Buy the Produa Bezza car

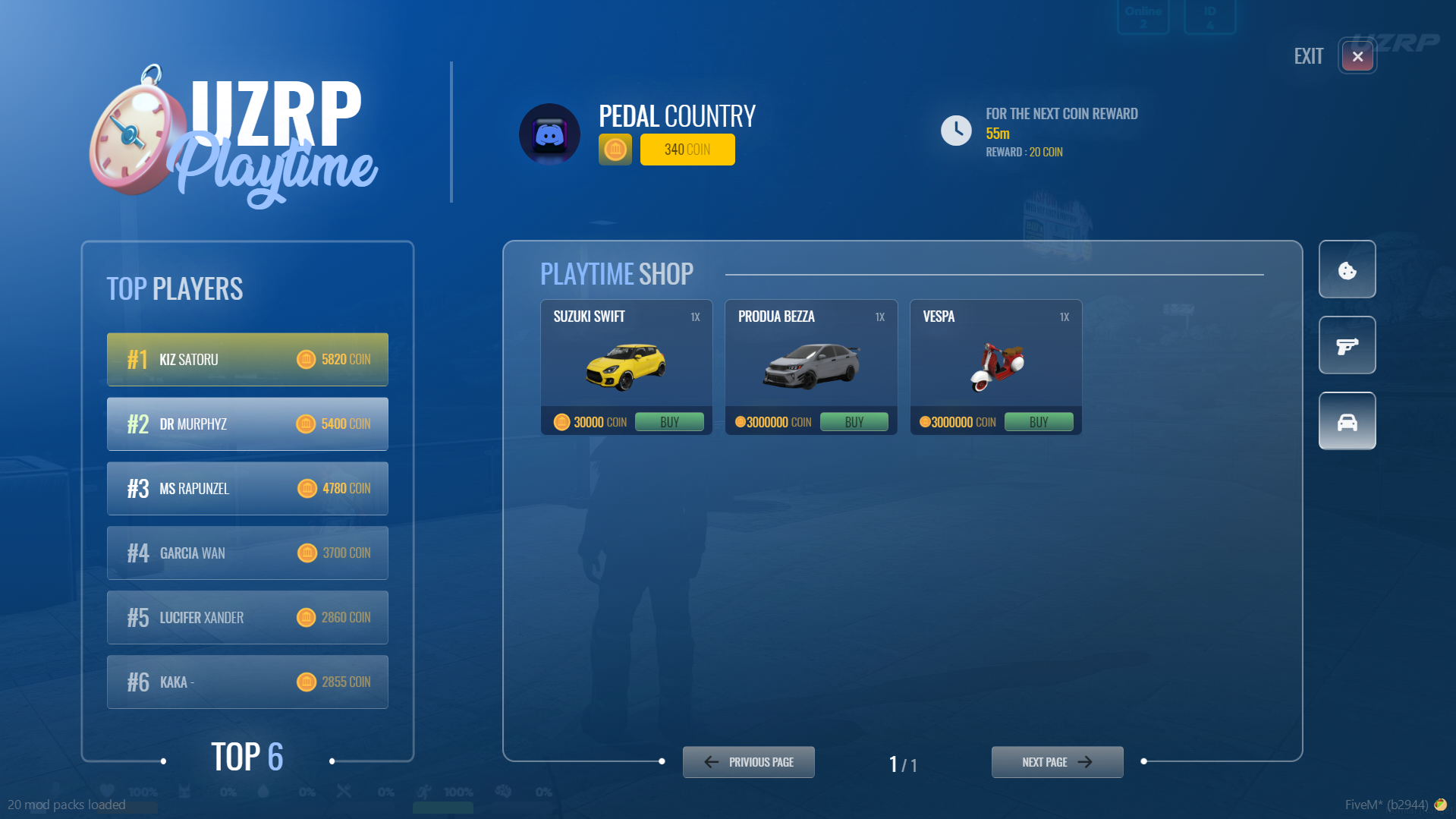854,422
